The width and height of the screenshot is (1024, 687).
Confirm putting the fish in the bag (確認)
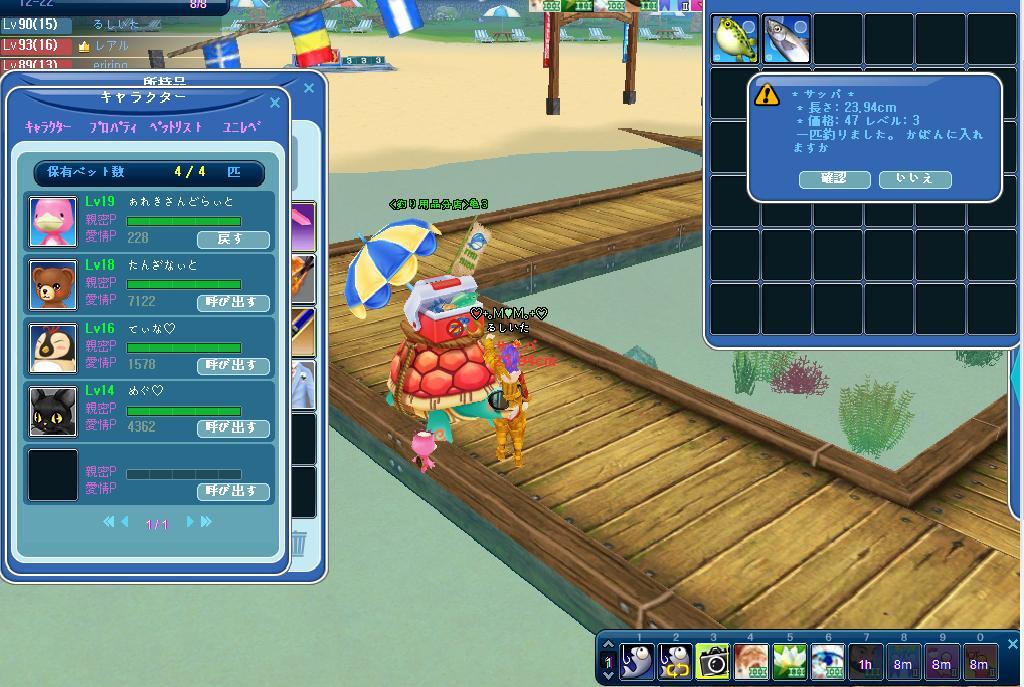[834, 179]
